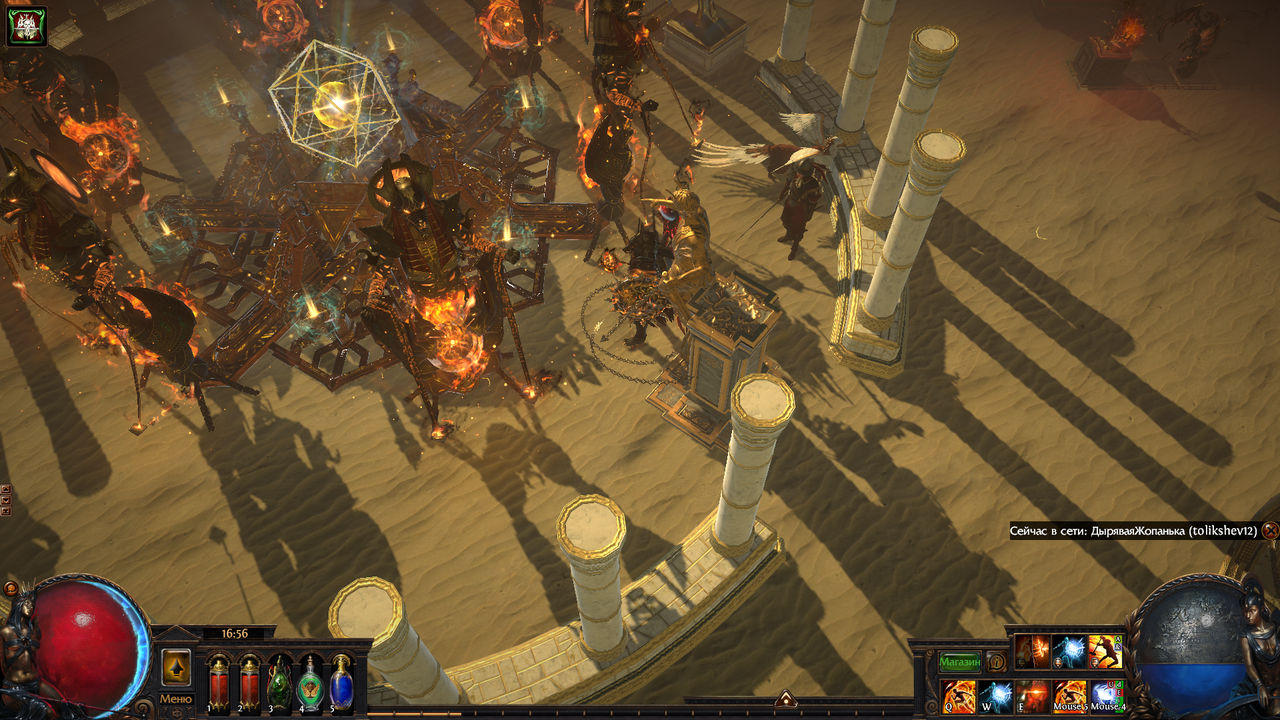Viewport: 1280px width, 720px height.
Task: Click the small orange button above the life orb
Action: [x=11, y=589]
